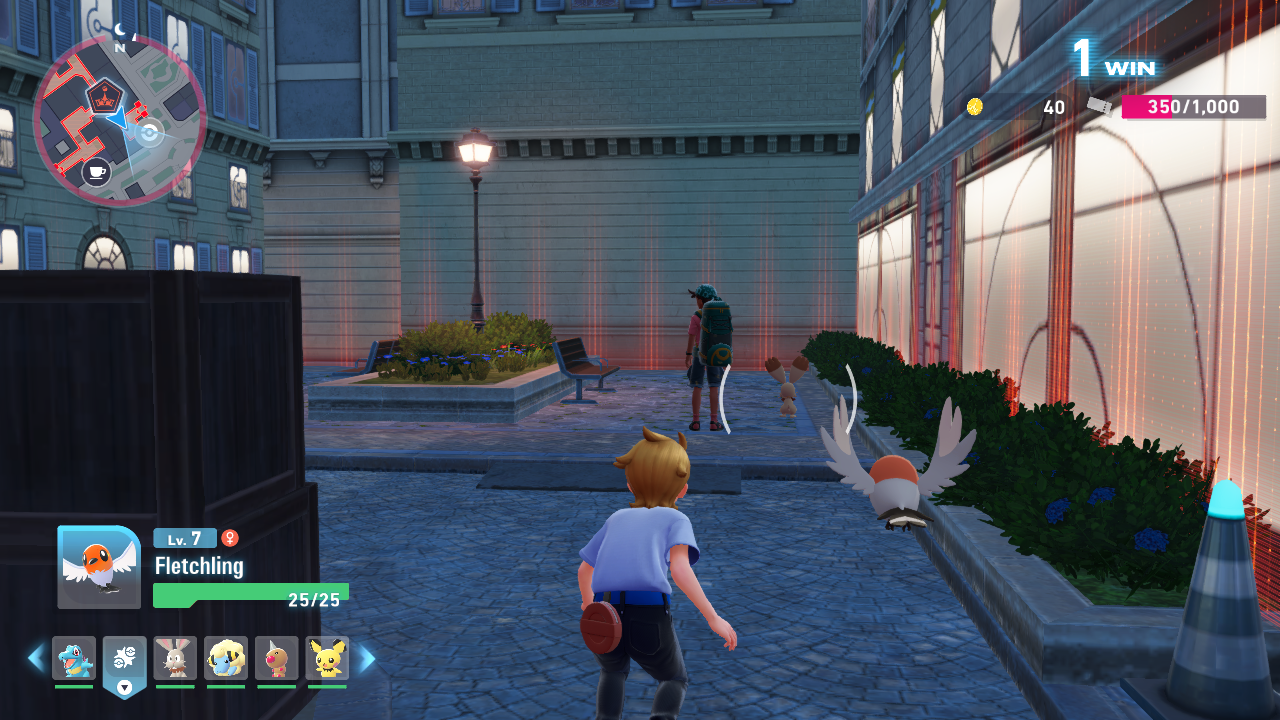Select the Poké Ball marker on minimap

150,132
